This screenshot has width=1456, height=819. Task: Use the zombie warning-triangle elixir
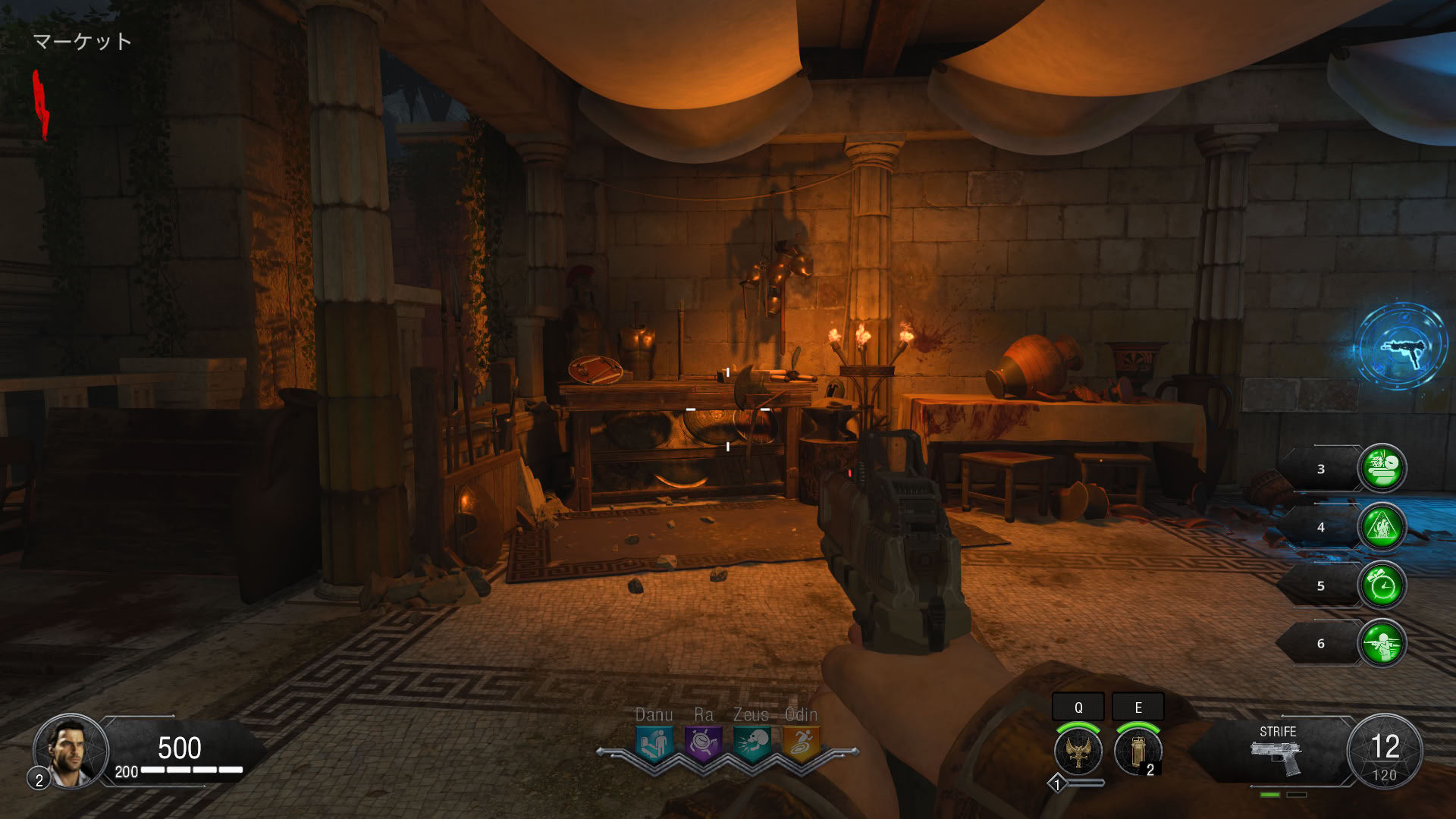click(x=1382, y=527)
